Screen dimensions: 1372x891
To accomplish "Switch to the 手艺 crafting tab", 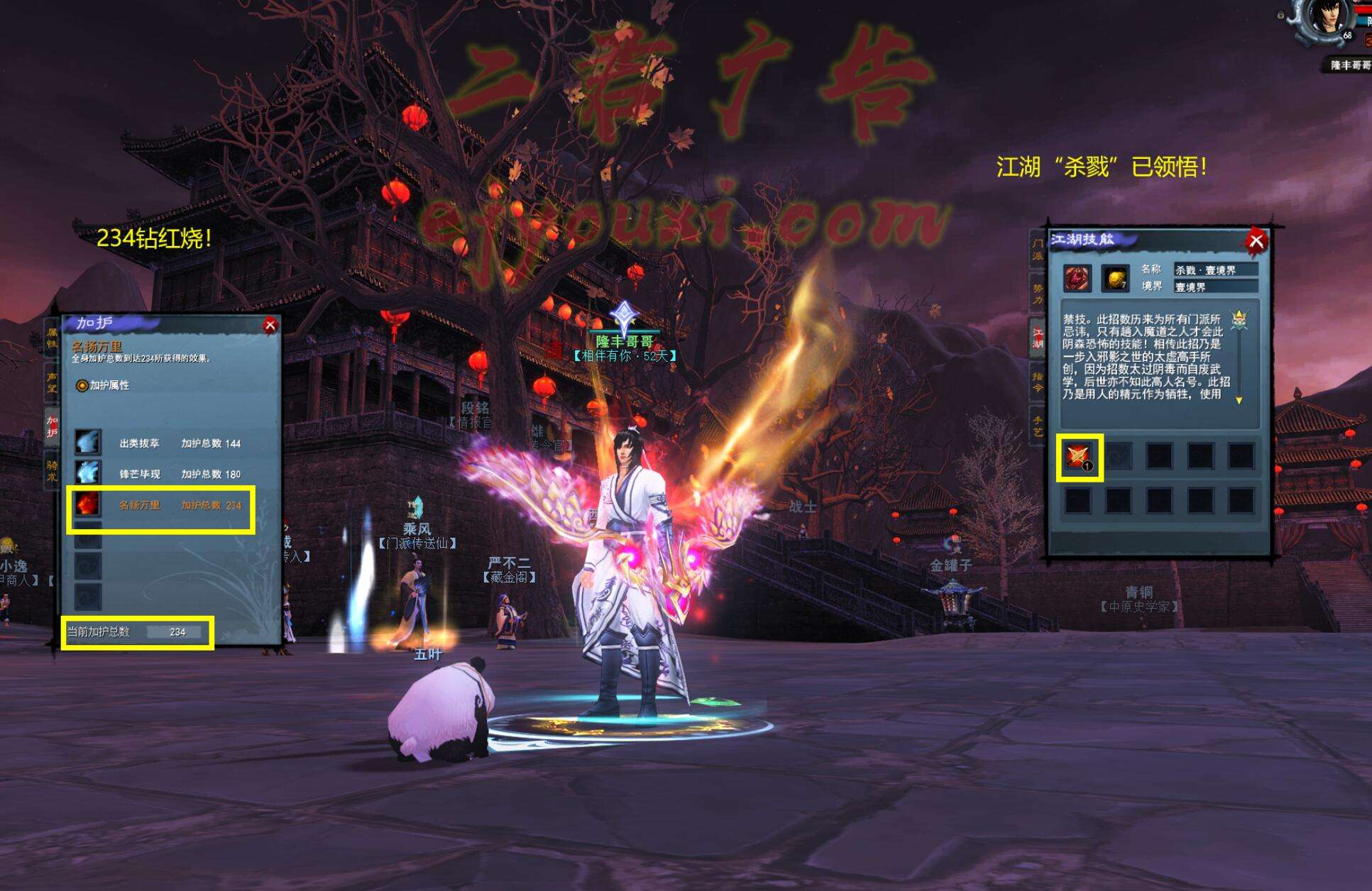I will (1038, 426).
